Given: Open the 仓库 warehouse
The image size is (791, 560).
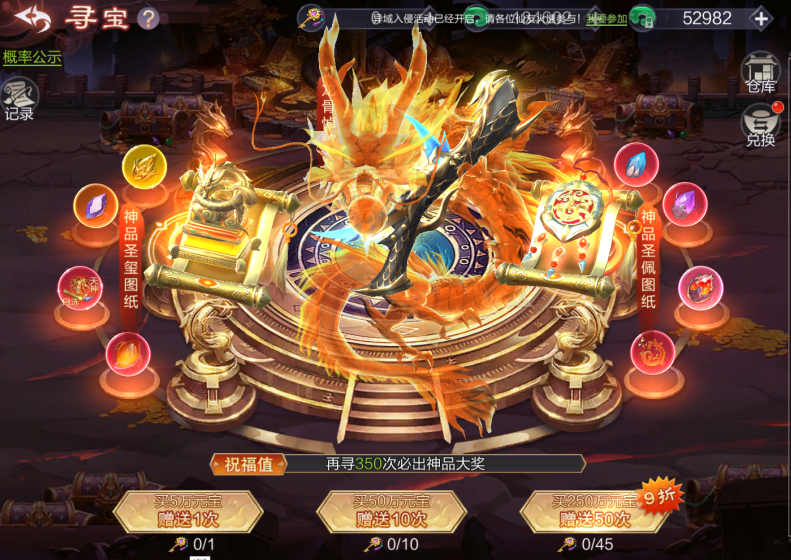Looking at the screenshot, I should click(x=761, y=73).
